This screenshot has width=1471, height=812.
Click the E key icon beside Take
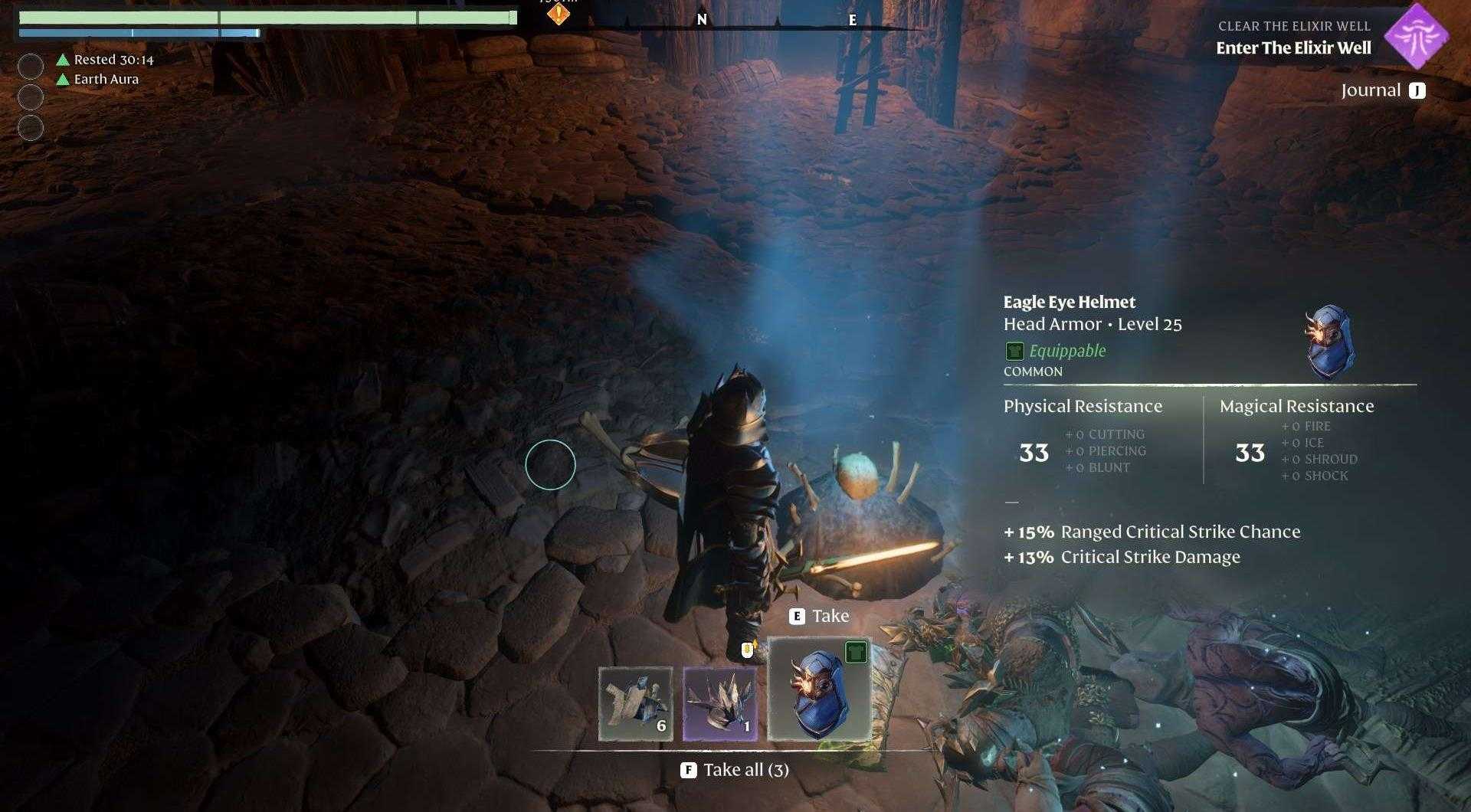pyautogui.click(x=797, y=615)
